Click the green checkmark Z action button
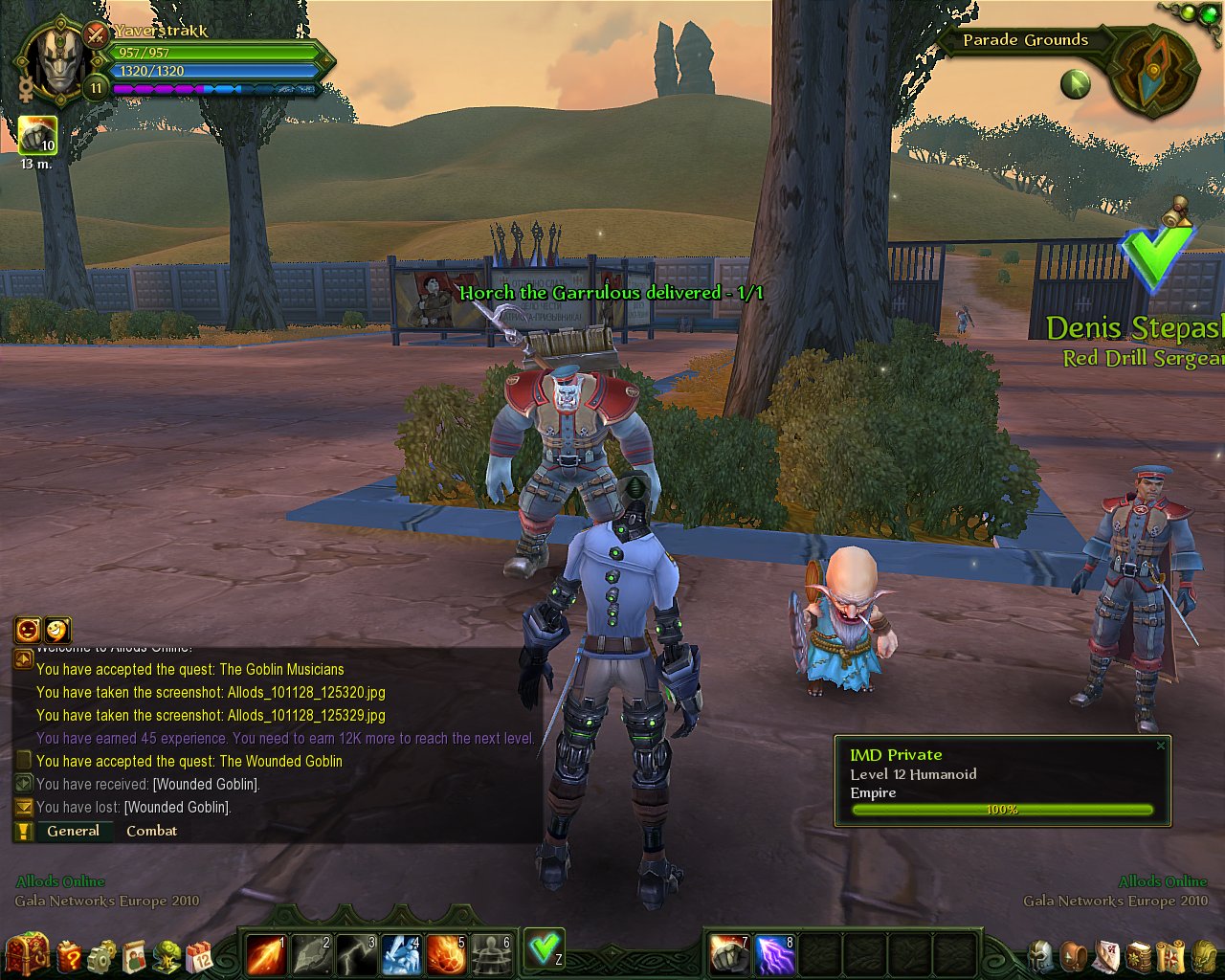1225x980 pixels. (x=545, y=948)
